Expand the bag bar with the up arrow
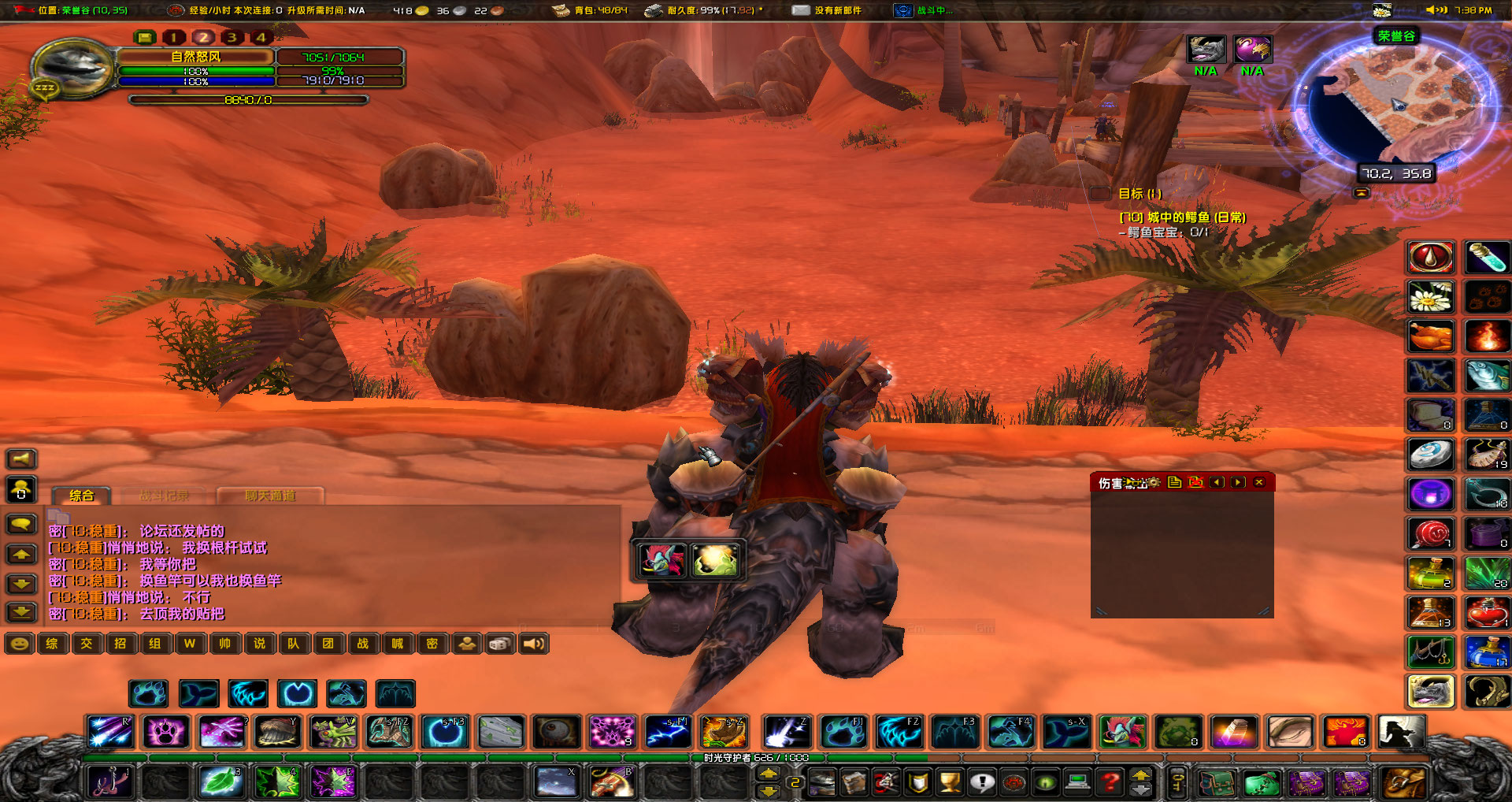 (x=1140, y=777)
